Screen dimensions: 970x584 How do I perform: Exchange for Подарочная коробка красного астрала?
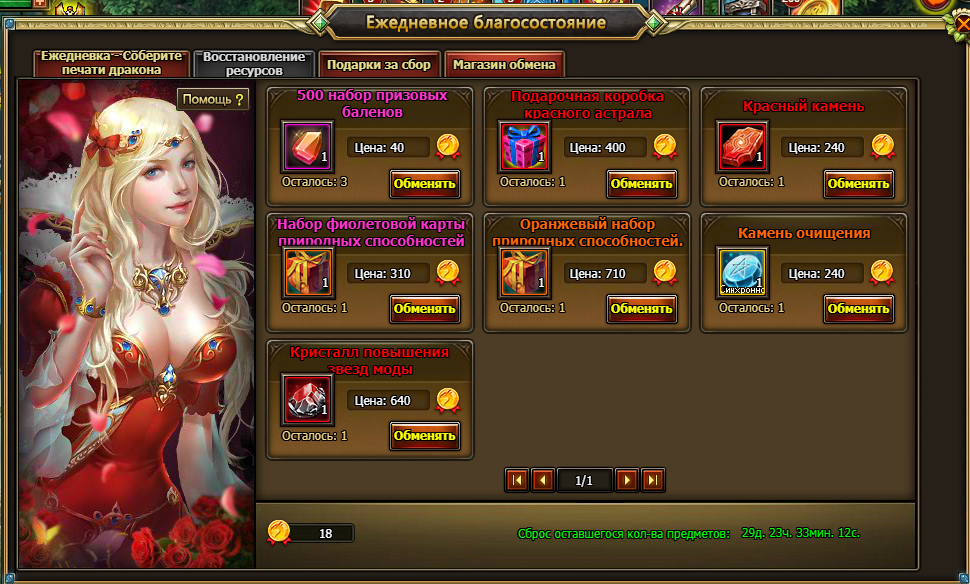(x=642, y=183)
